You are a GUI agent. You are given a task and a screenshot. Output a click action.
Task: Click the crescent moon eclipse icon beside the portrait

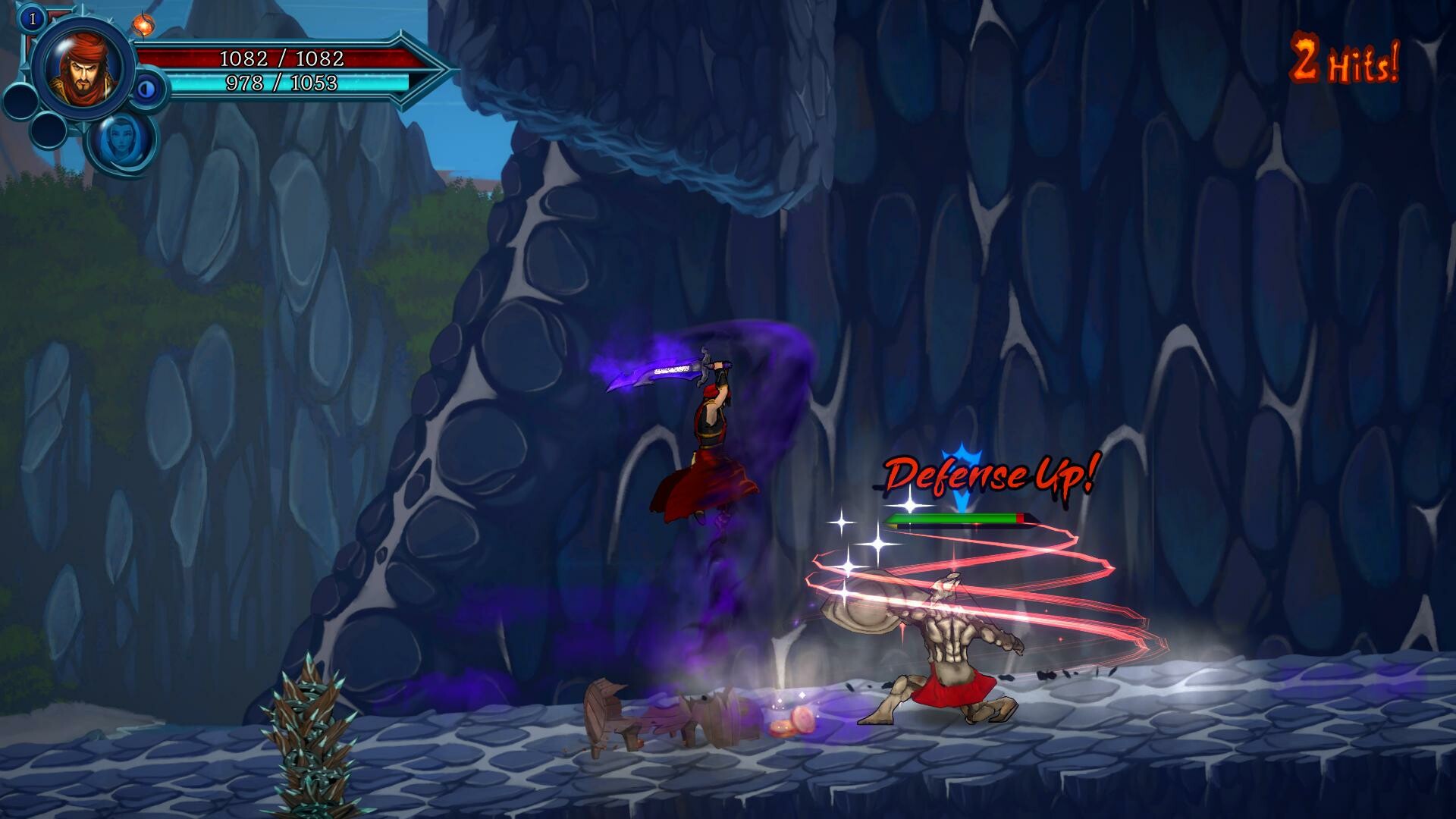tap(146, 89)
